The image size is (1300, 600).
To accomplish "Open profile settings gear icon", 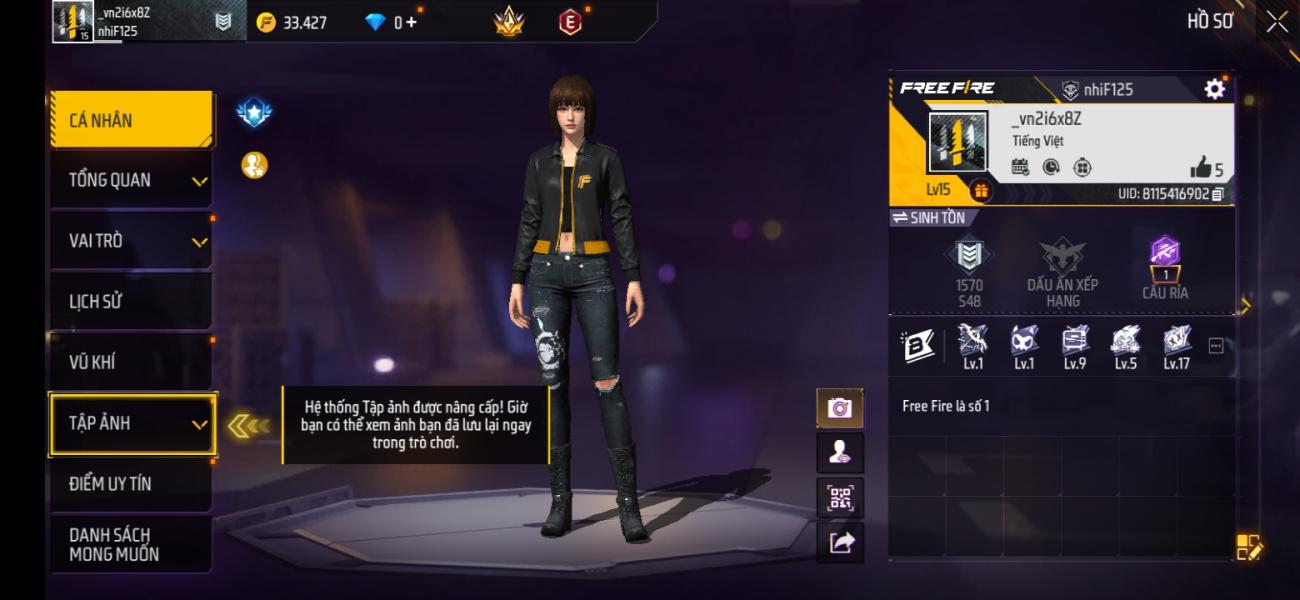I will pos(1214,89).
